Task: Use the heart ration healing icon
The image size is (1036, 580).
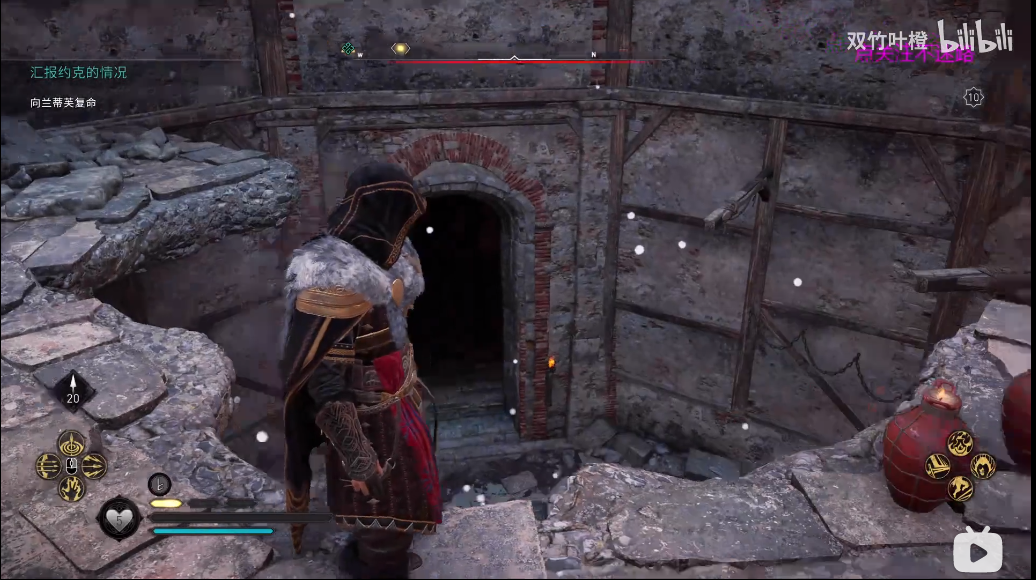Action: point(118,519)
